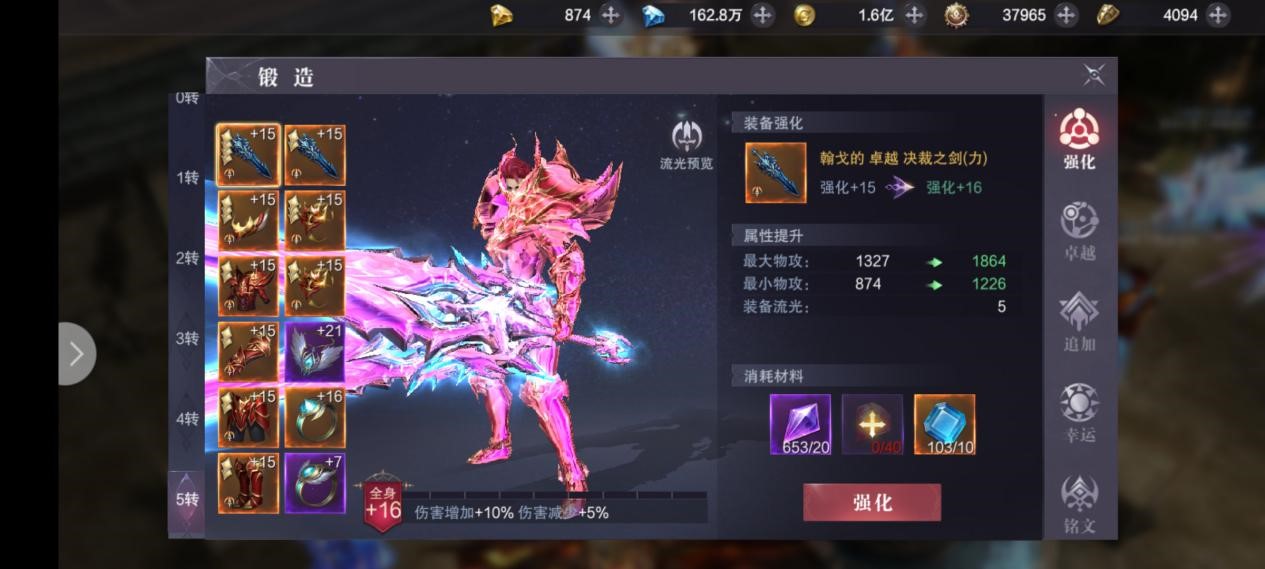The height and width of the screenshot is (569, 1265).
Task: Select the 5转 rank tab
Action: 187,498
